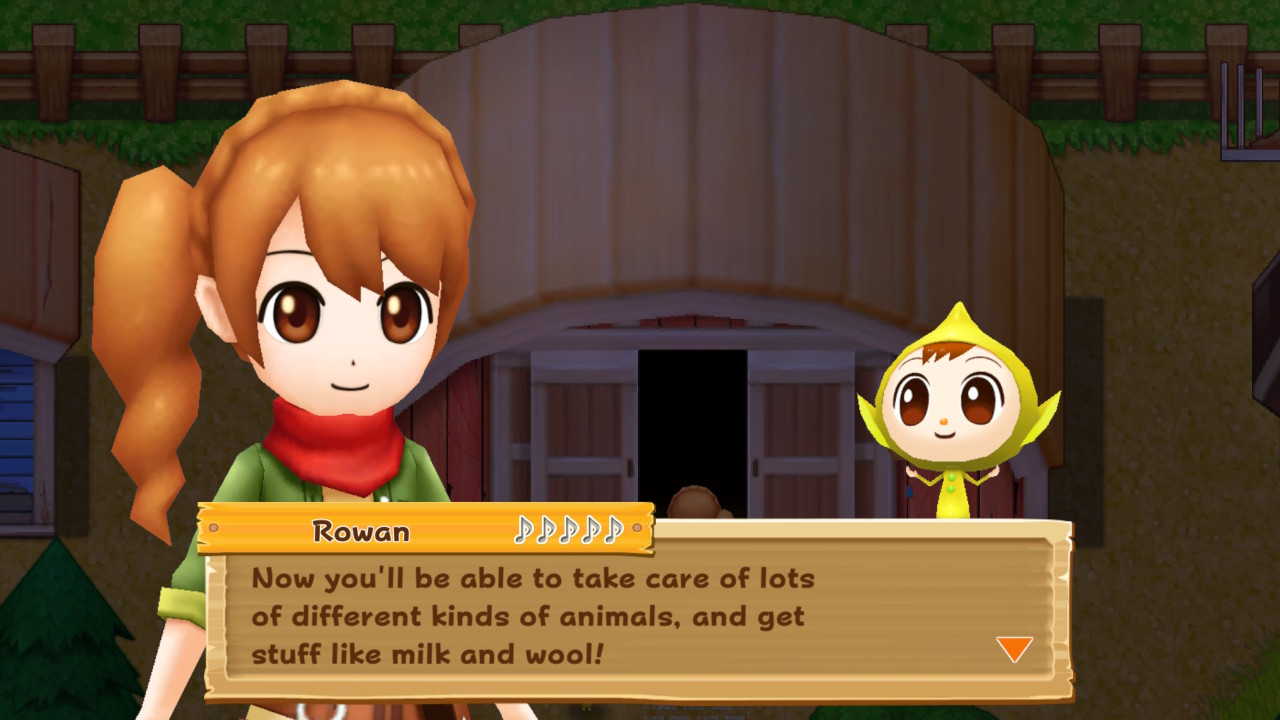Click the right rivet on the nameplate
The height and width of the screenshot is (720, 1280).
click(x=637, y=528)
